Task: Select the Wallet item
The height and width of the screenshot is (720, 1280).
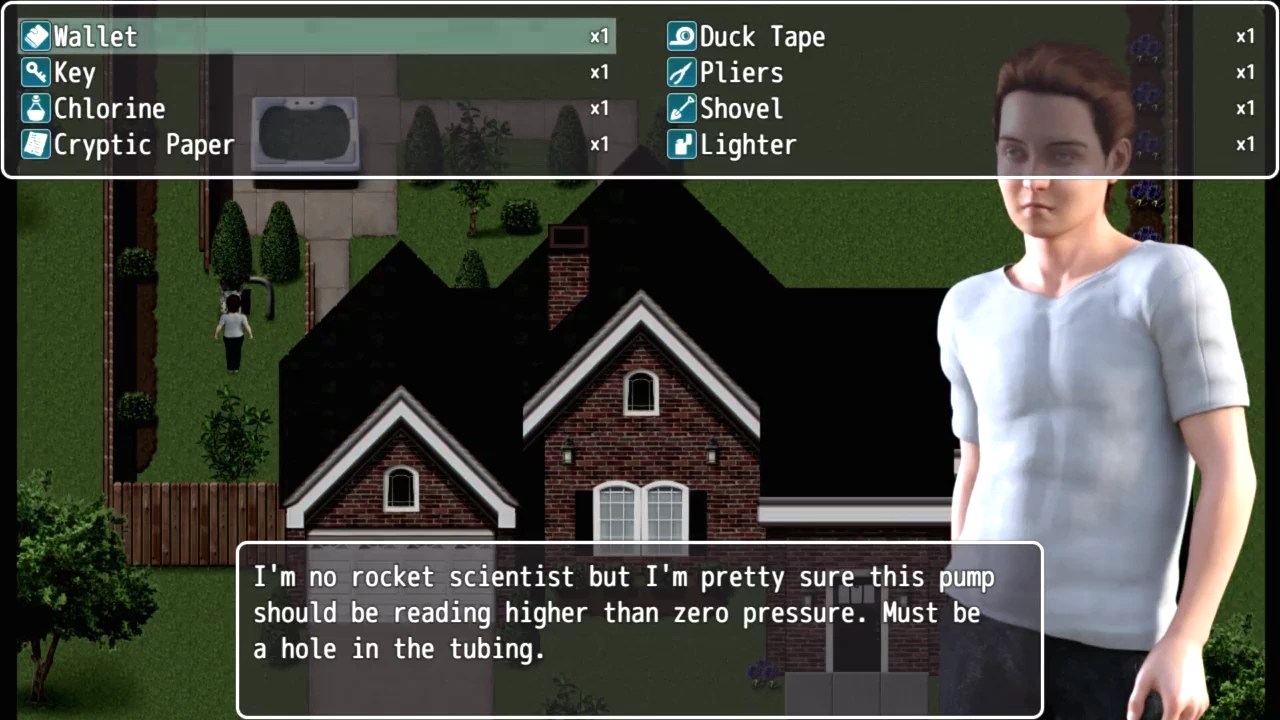Action: (95, 37)
